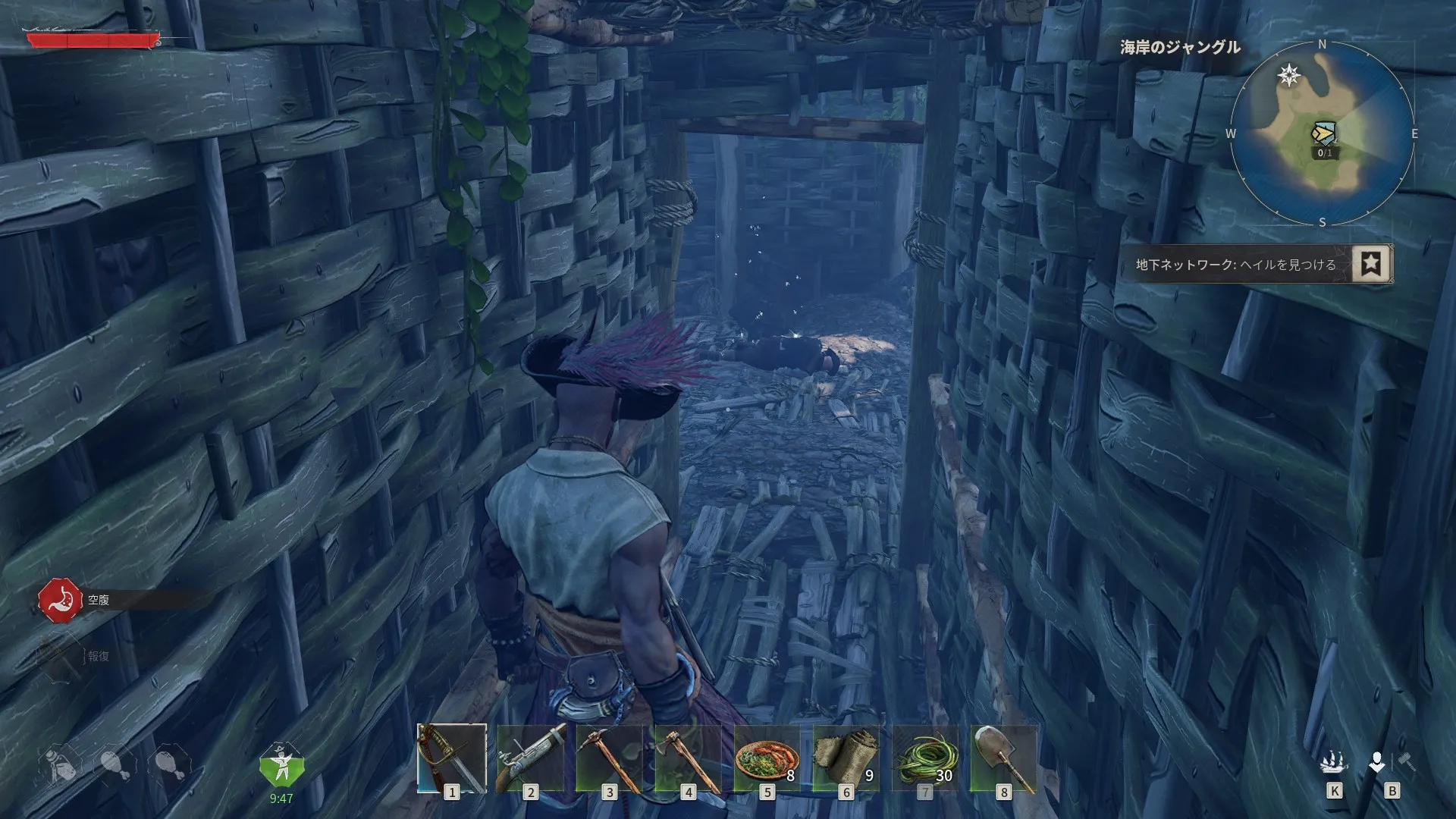Image resolution: width=1456 pixels, height=819 pixels.
Task: Select the axe in hotbar slot 4
Action: tap(689, 758)
